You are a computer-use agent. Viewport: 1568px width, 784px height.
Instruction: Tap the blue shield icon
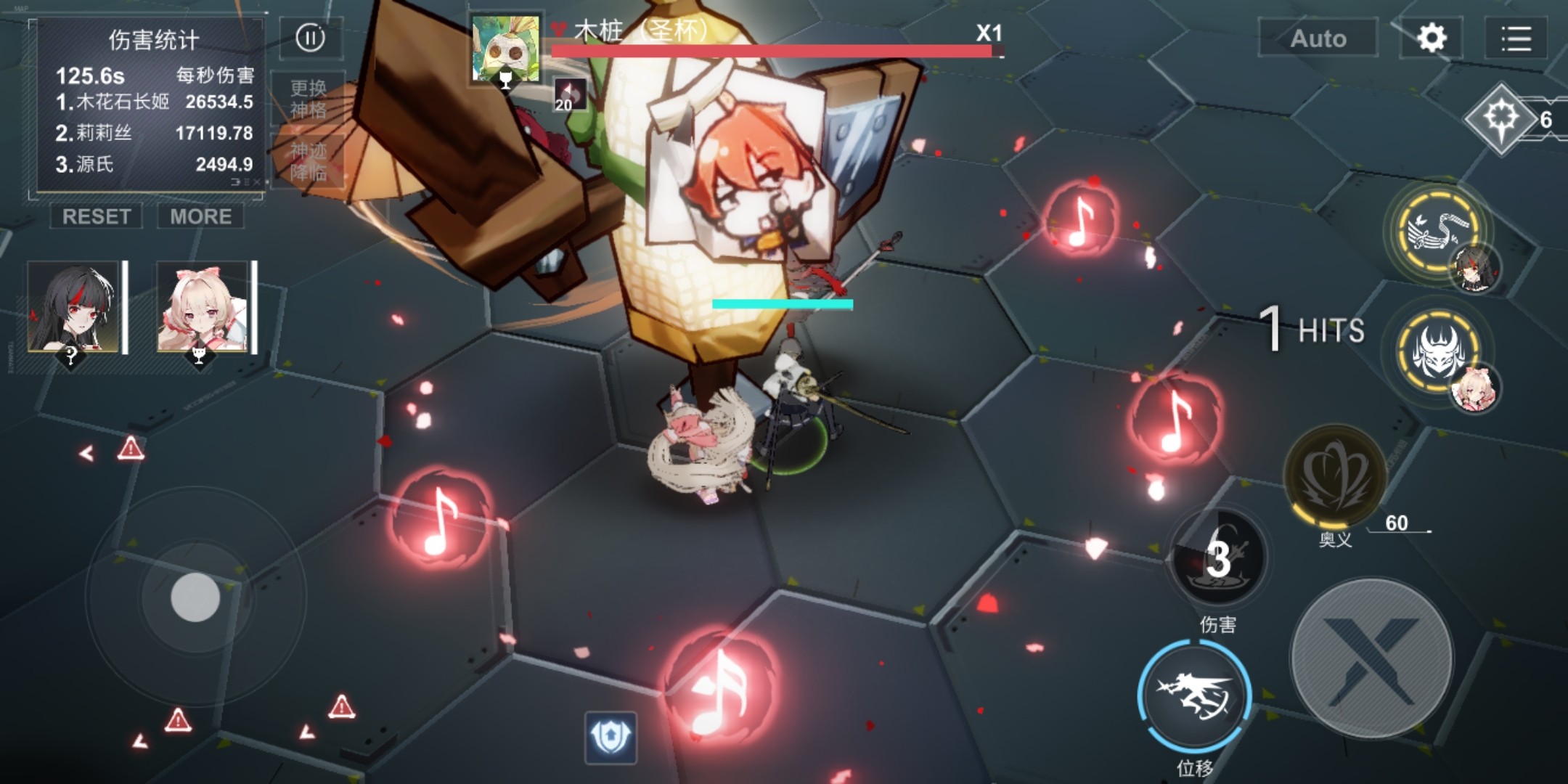click(x=611, y=738)
